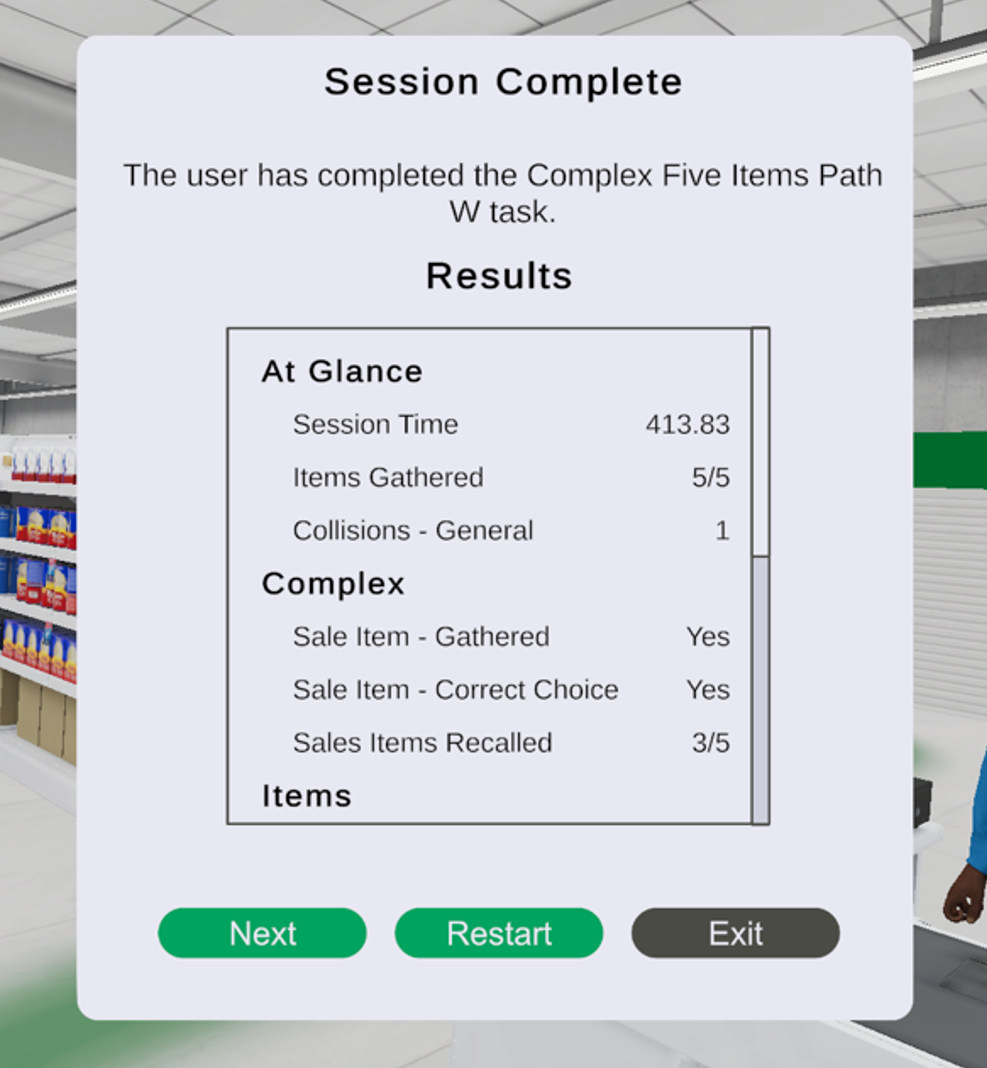Viewport: 987px width, 1068px height.
Task: Restart the session
Action: click(499, 933)
